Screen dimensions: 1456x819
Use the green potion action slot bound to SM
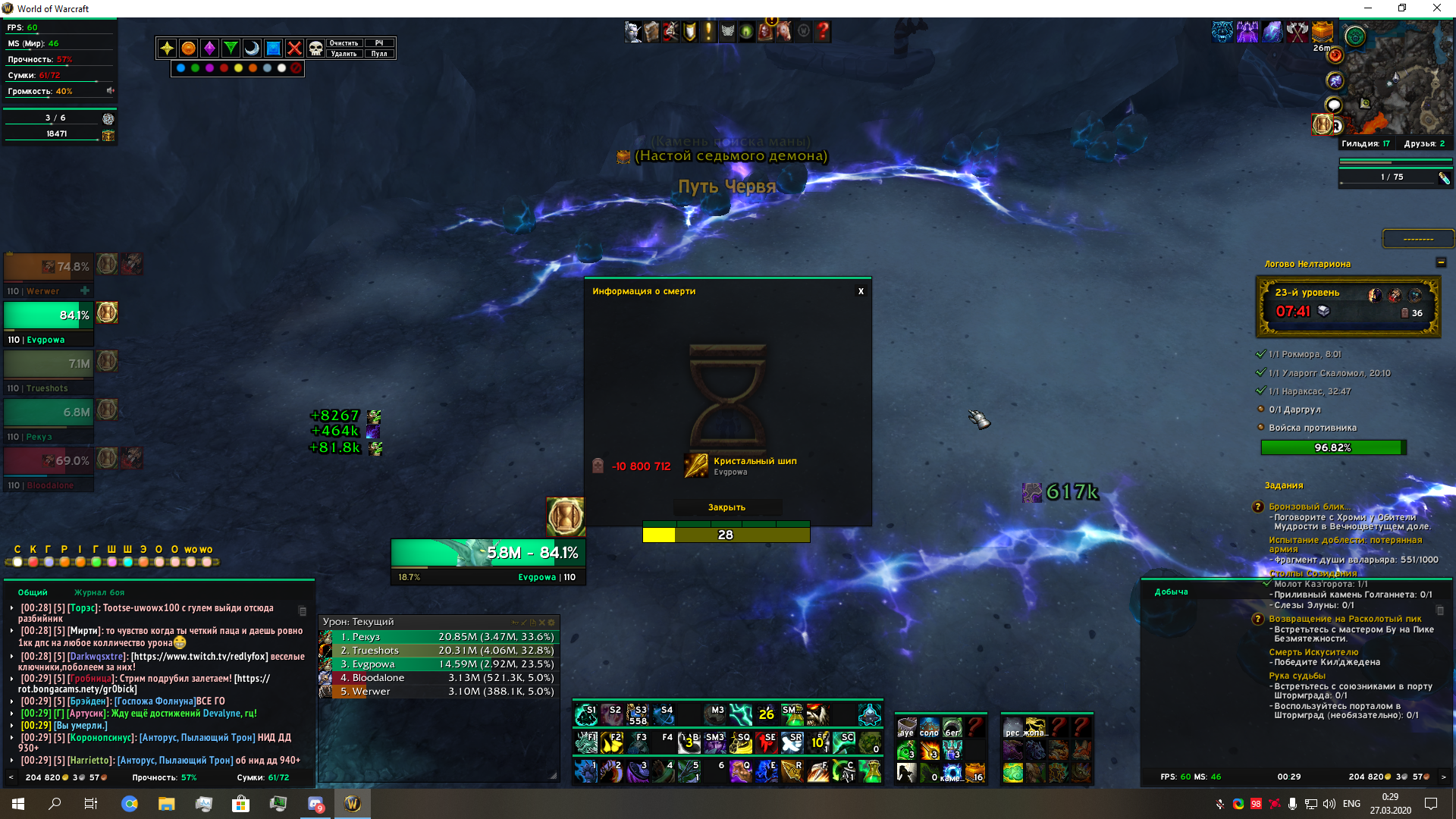click(792, 714)
